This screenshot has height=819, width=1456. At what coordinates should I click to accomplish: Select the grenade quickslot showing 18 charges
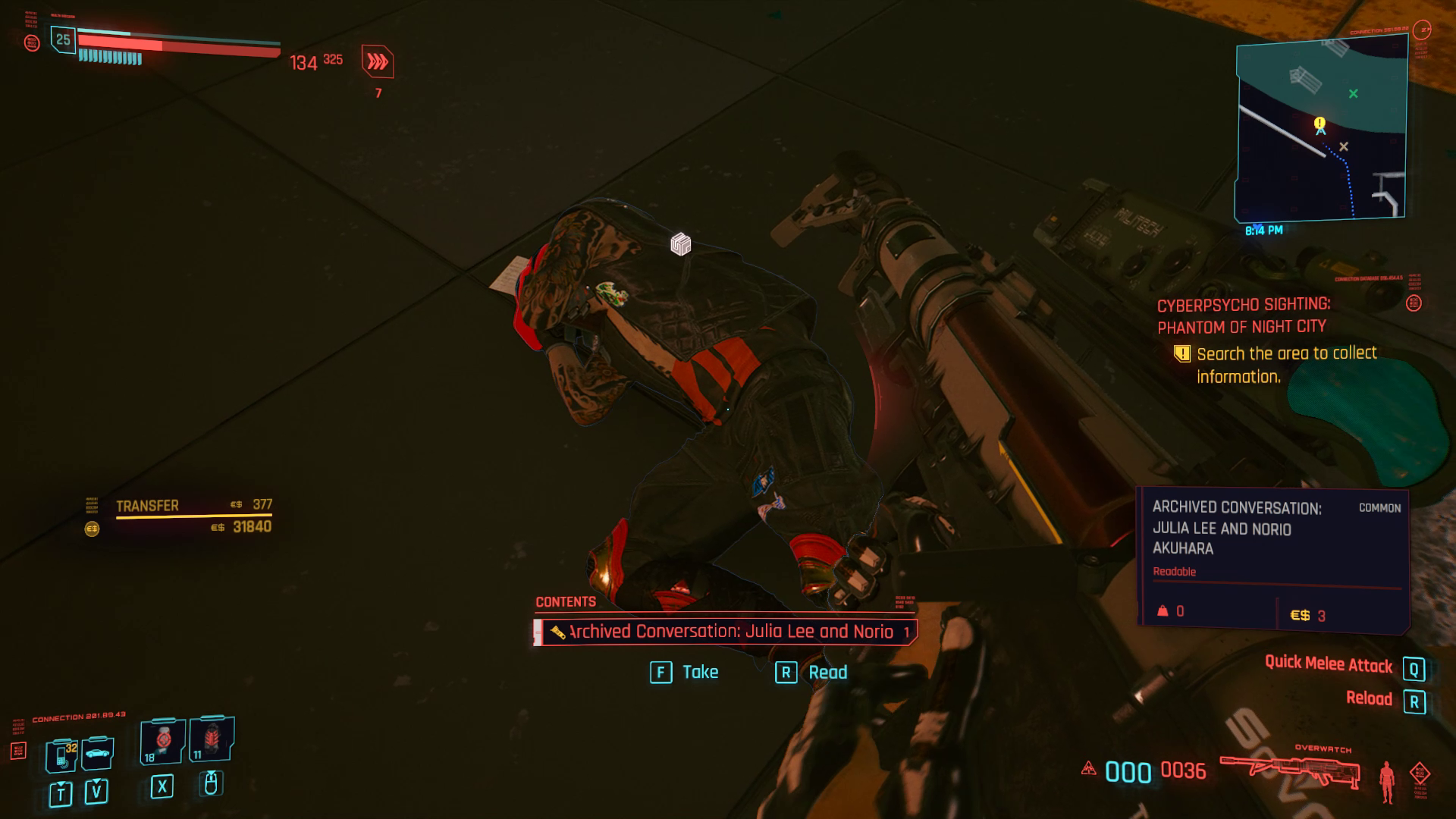pyautogui.click(x=163, y=741)
